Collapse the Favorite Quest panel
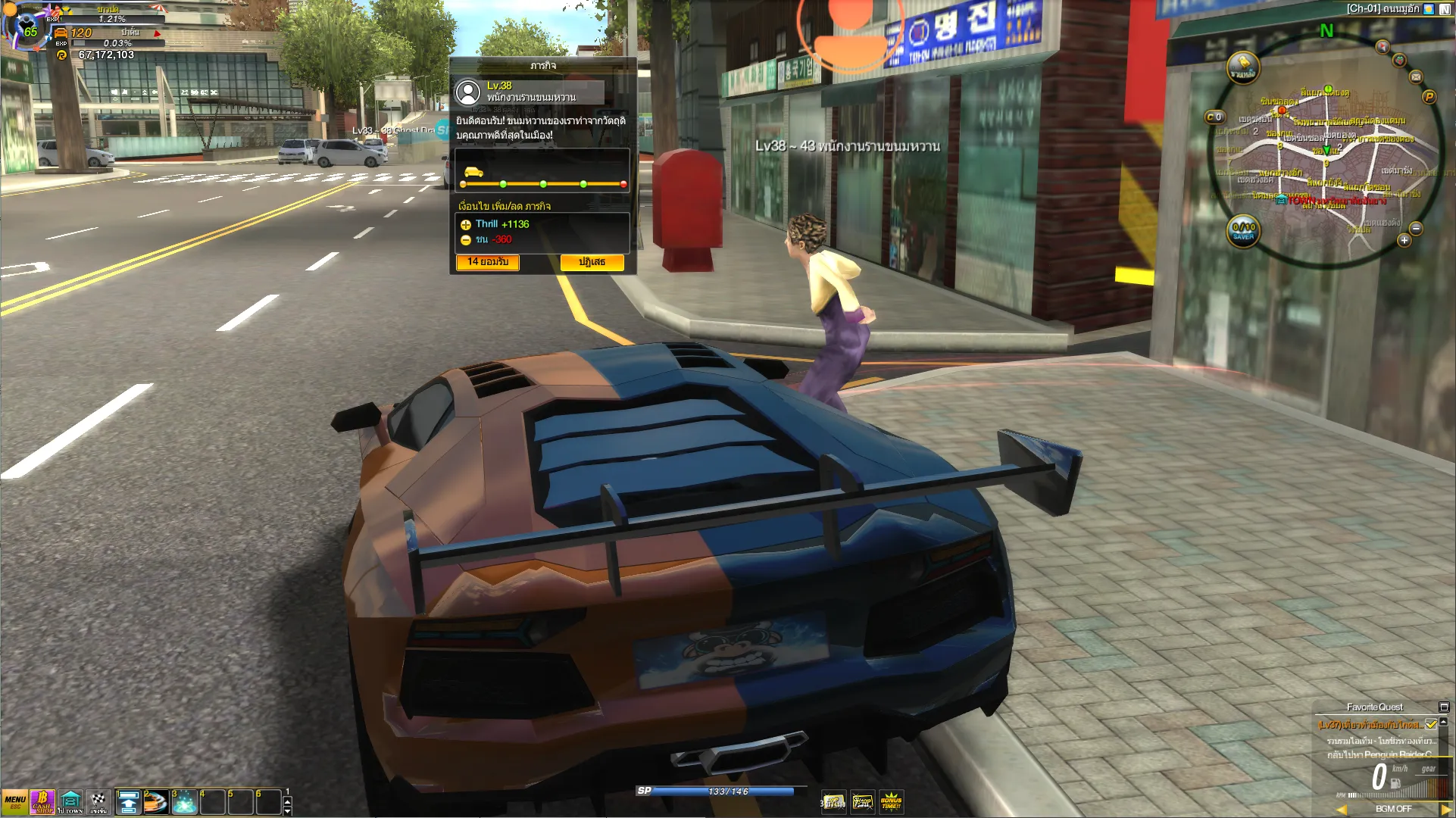Screen dimensions: 1456x818 (1444, 707)
